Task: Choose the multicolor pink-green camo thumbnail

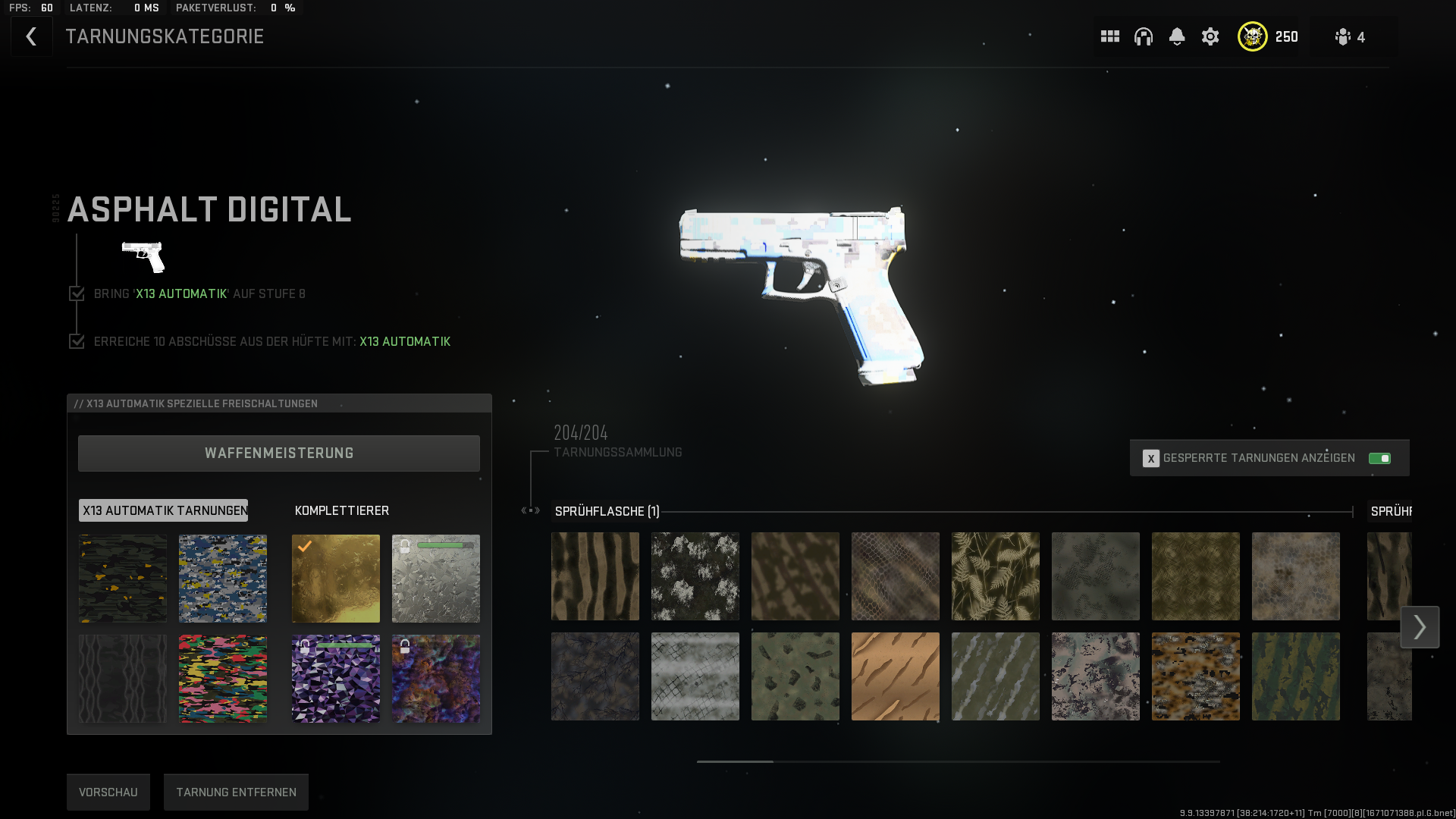Action: click(223, 679)
